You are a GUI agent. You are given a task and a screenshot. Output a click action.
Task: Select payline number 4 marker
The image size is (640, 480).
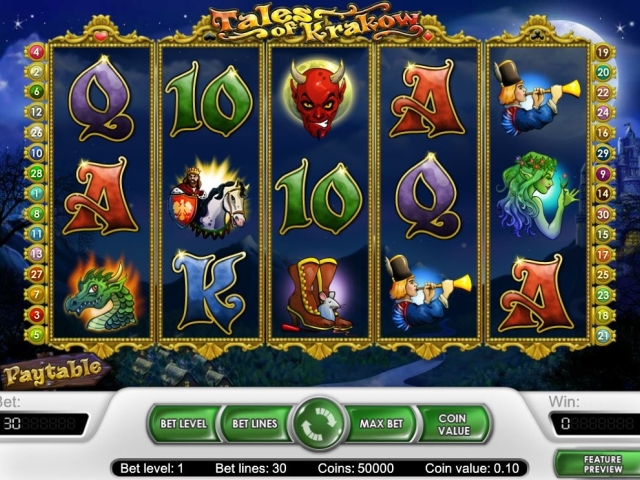click(x=37, y=51)
